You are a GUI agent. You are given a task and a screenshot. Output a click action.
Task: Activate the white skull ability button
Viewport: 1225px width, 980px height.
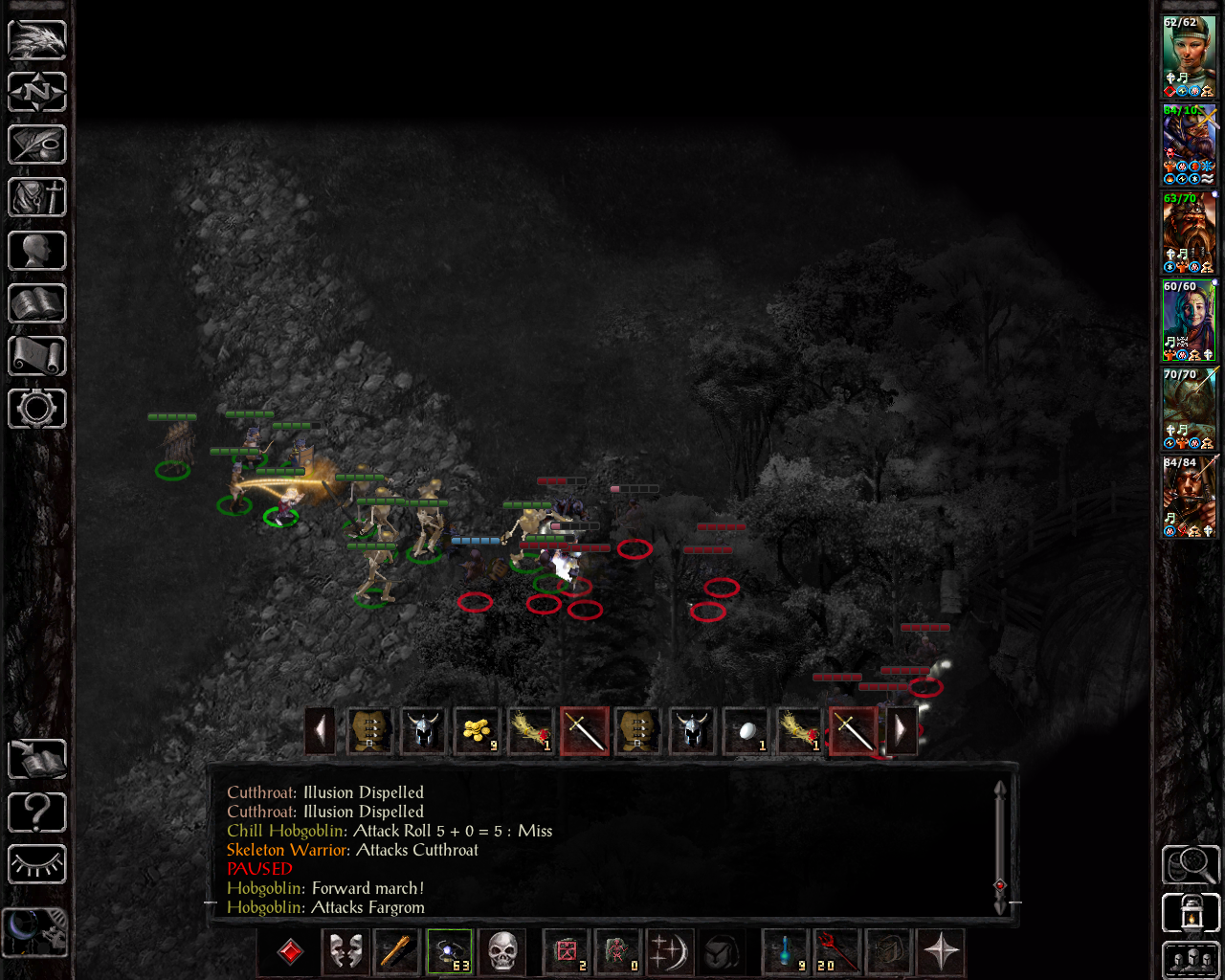pyautogui.click(x=502, y=952)
